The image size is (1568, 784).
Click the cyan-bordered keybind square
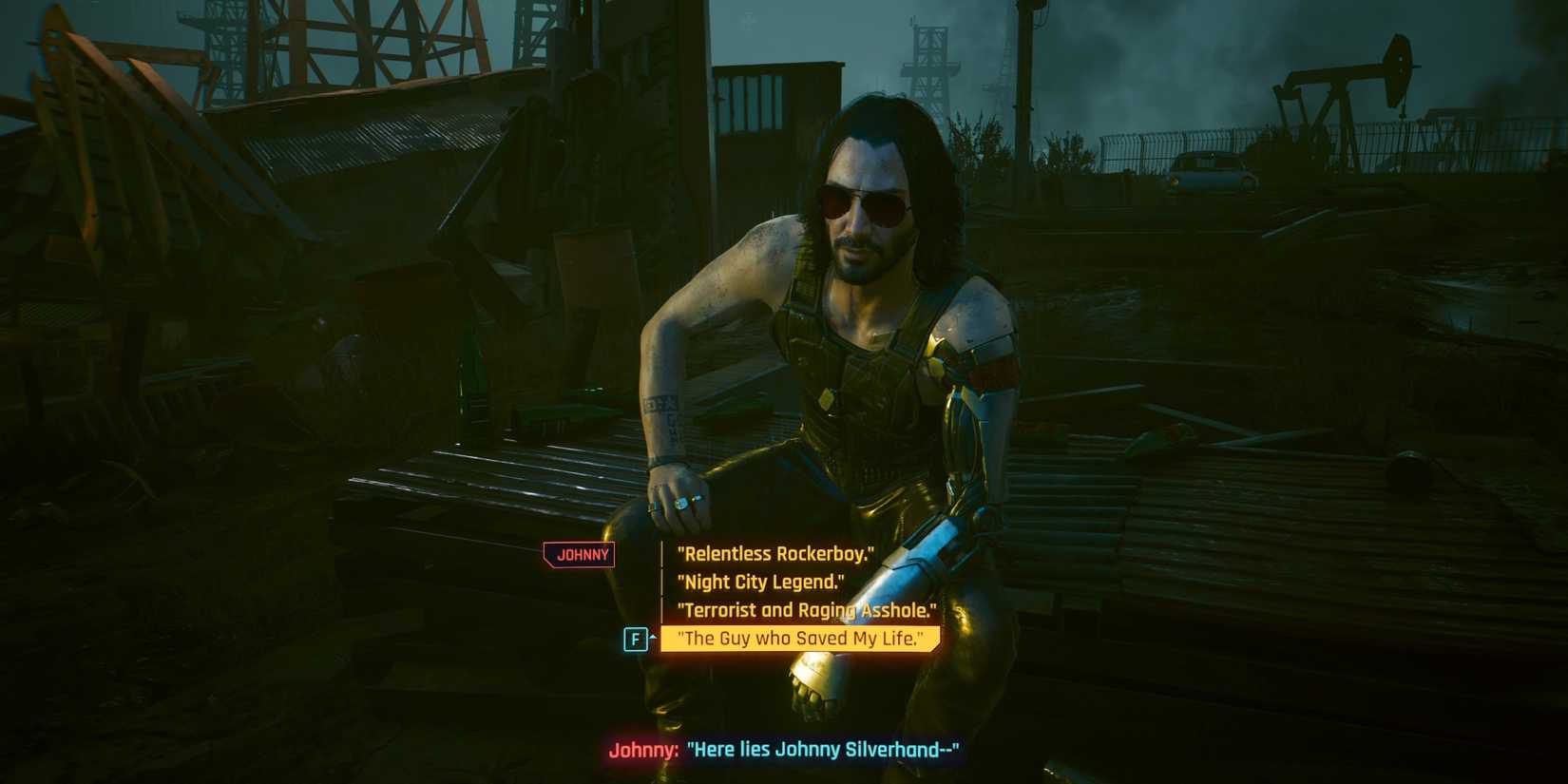637,639
